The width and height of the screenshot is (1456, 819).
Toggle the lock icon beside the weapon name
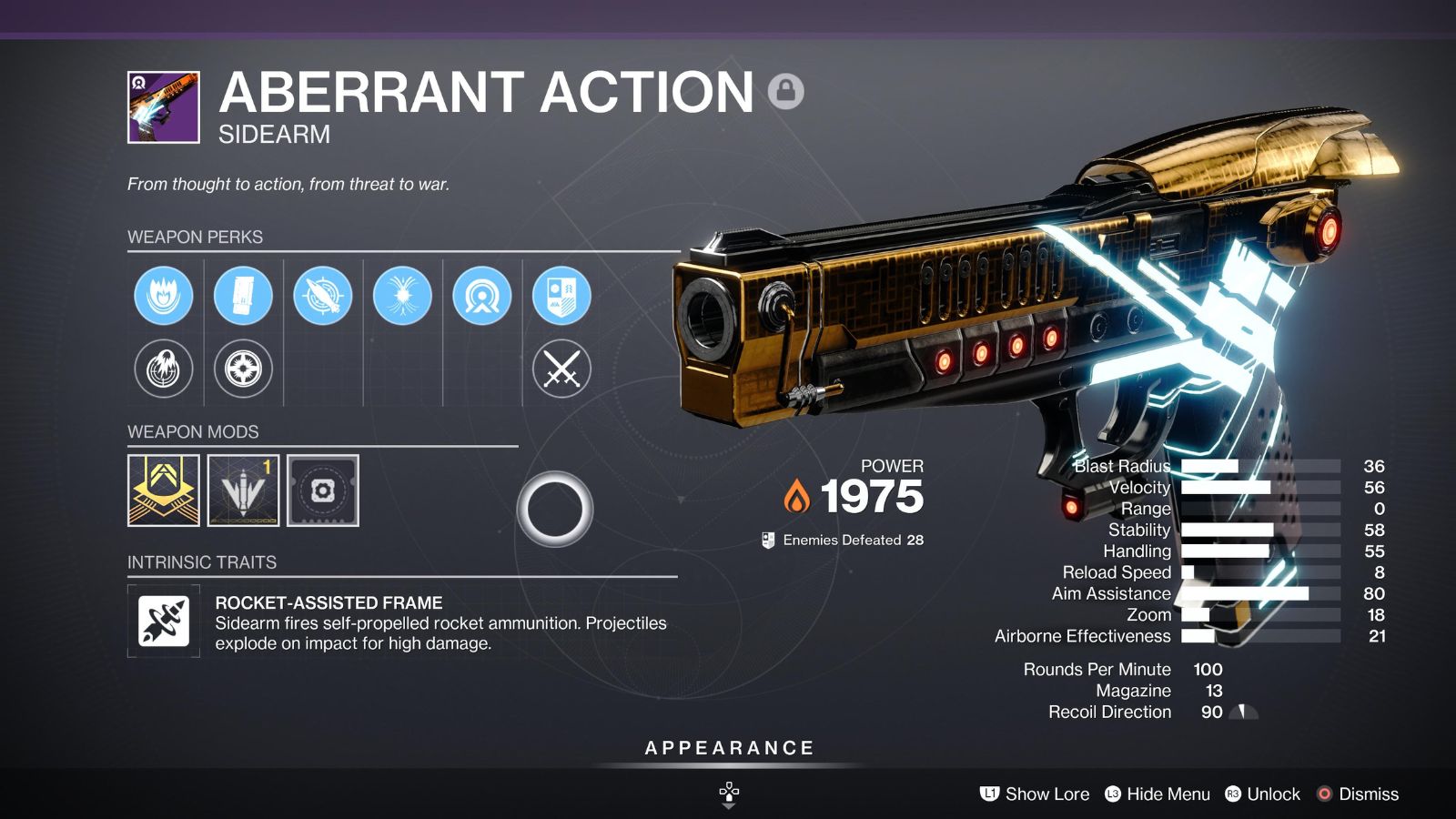(x=785, y=91)
